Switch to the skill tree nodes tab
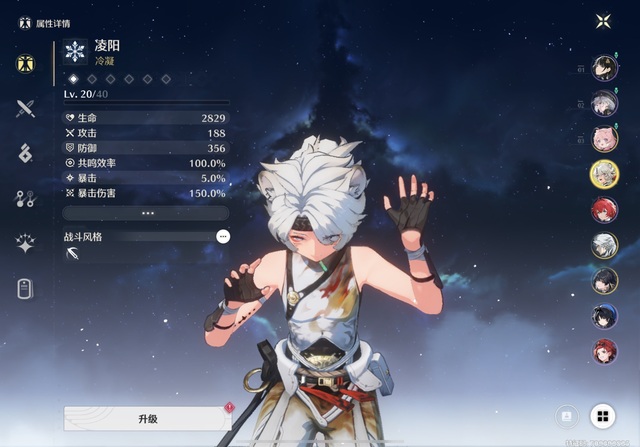The image size is (640, 447). click(26, 198)
